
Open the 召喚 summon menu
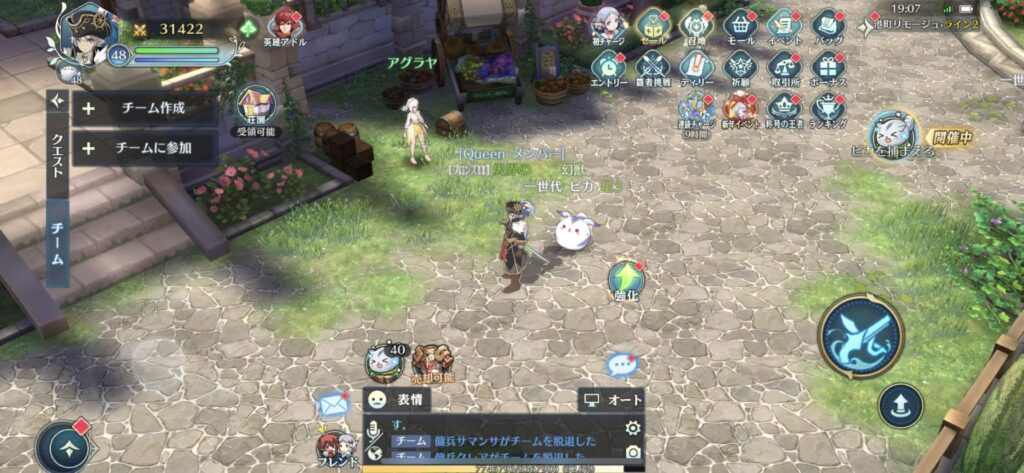coord(695,24)
